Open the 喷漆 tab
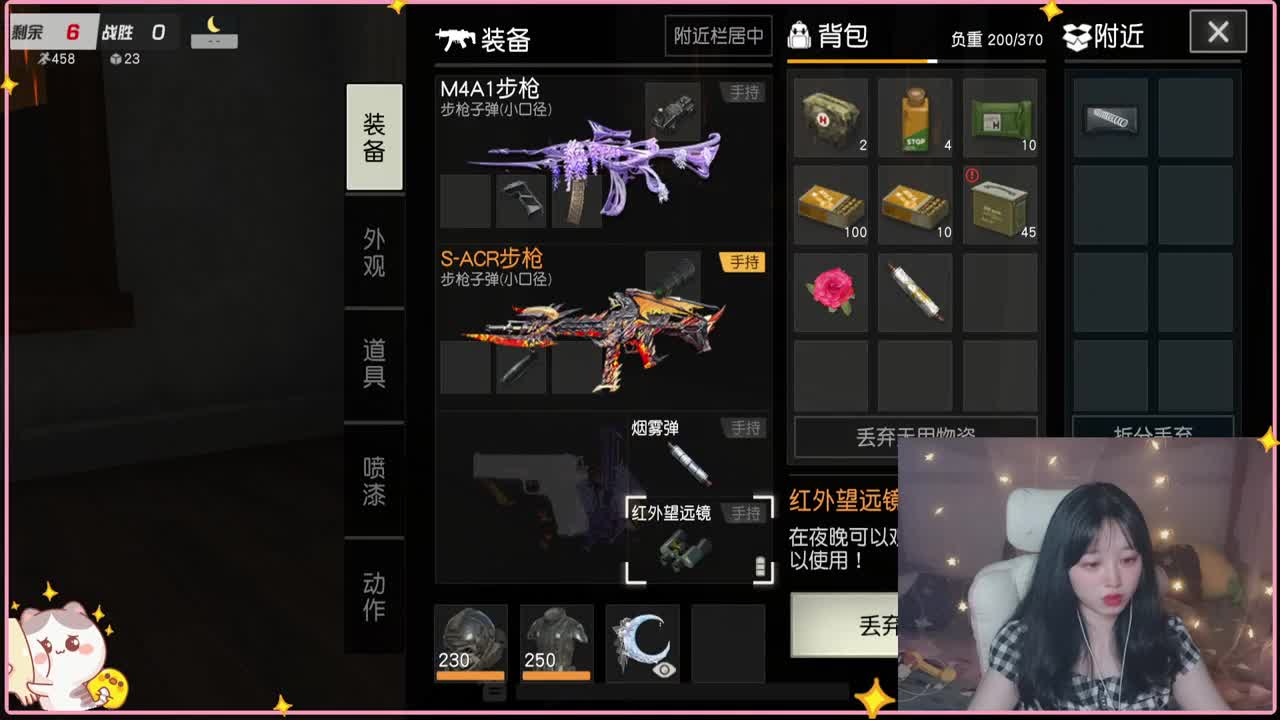The height and width of the screenshot is (720, 1280). pos(374,478)
